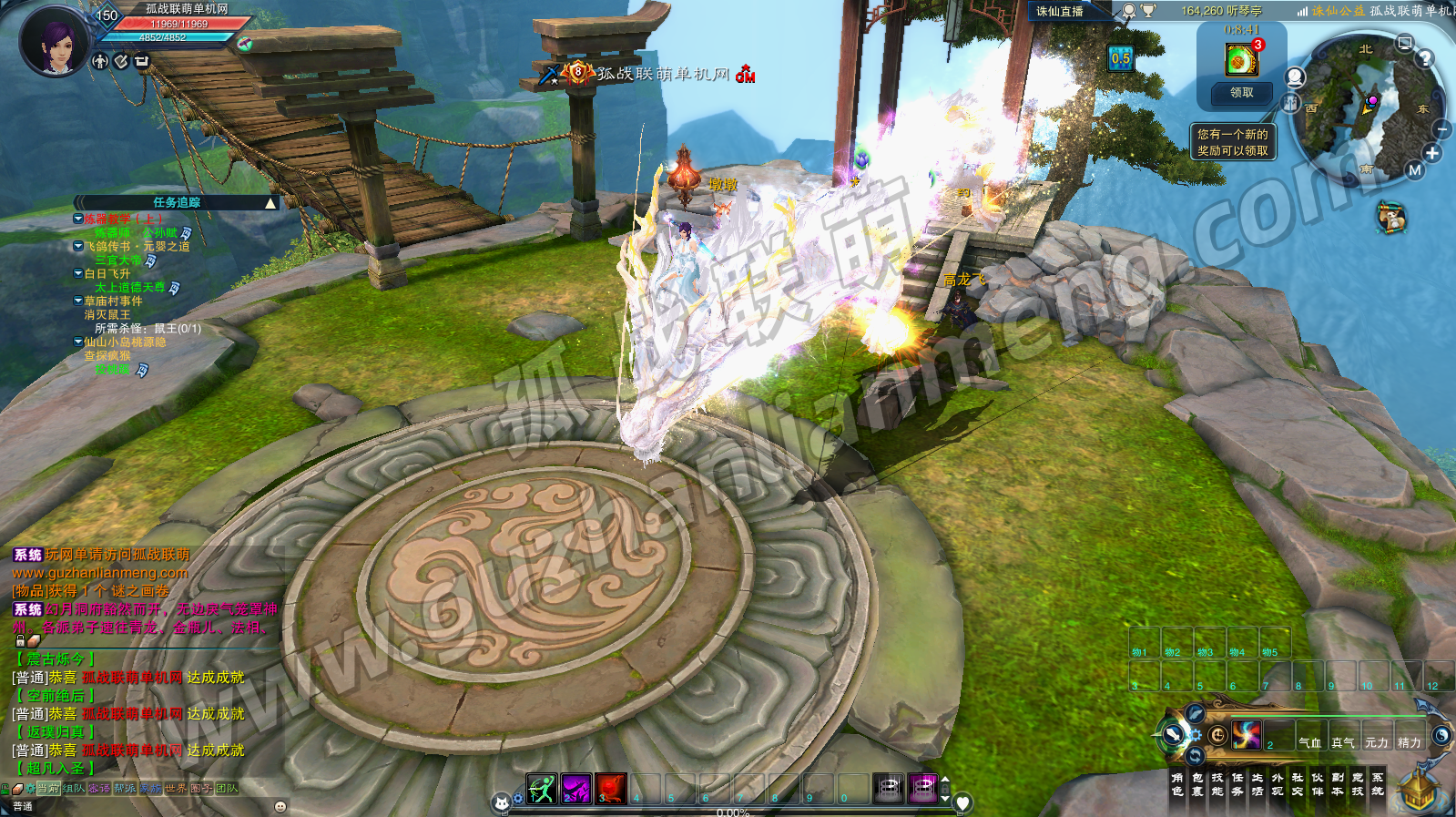Open the golden pavilion shop icon
Viewport: 1456px width, 817px height.
[1418, 790]
